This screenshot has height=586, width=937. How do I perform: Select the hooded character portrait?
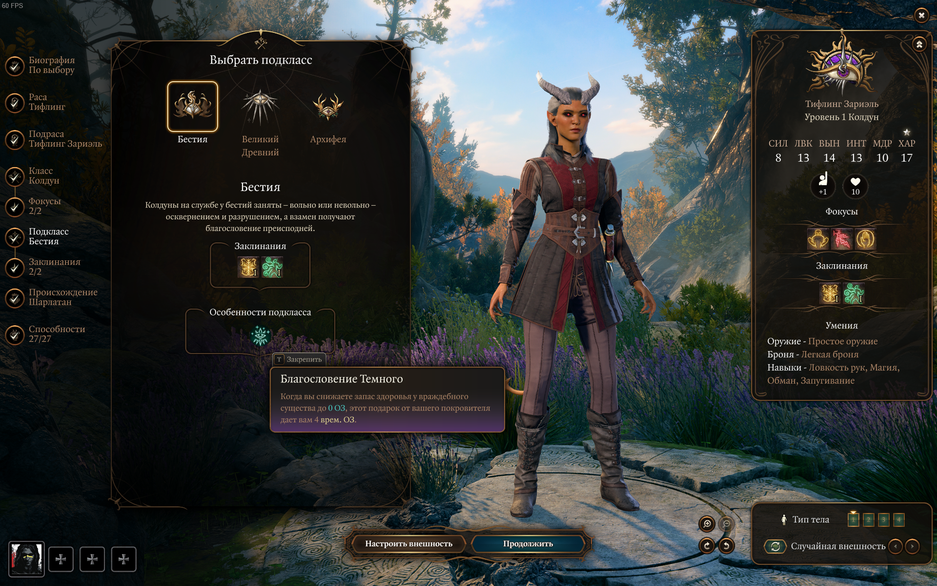(x=26, y=559)
